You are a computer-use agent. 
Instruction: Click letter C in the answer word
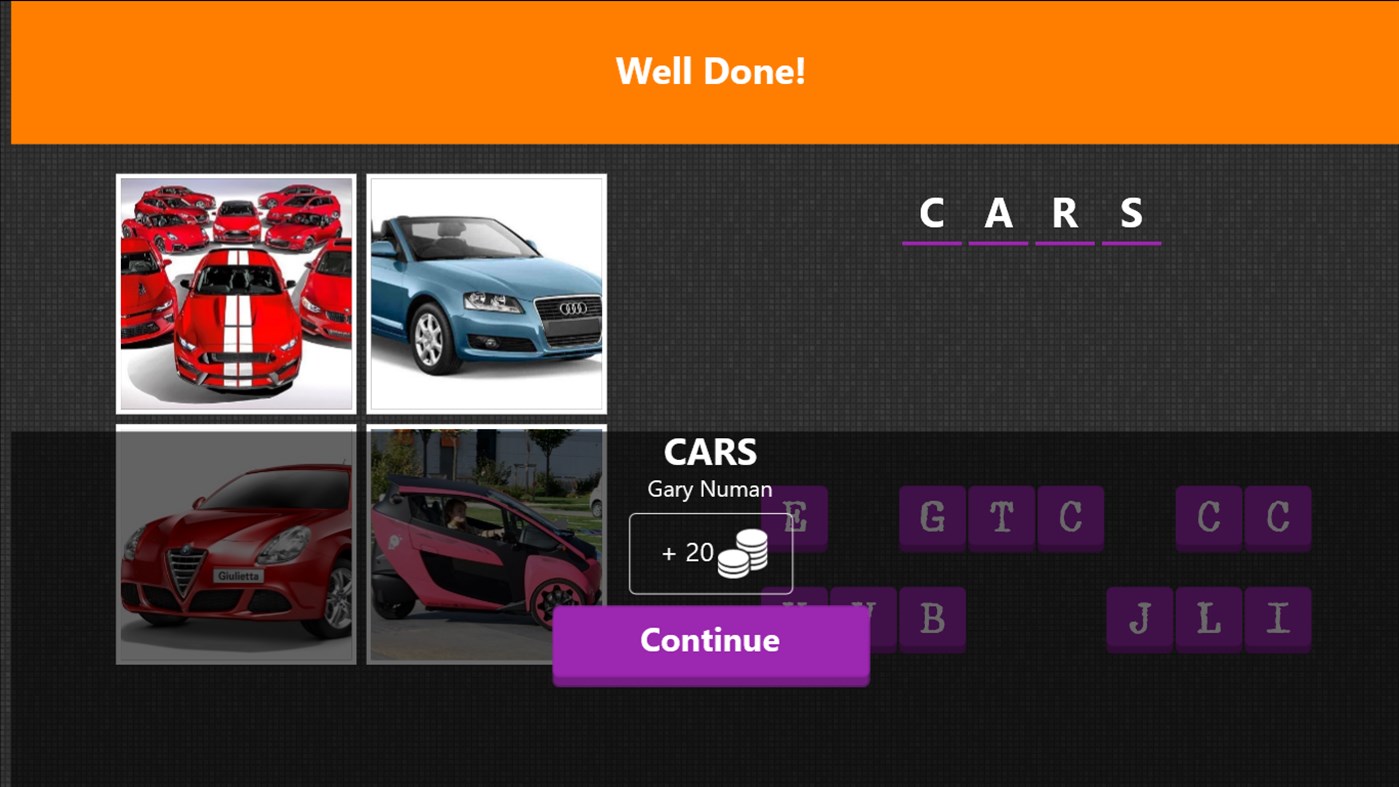tap(931, 212)
